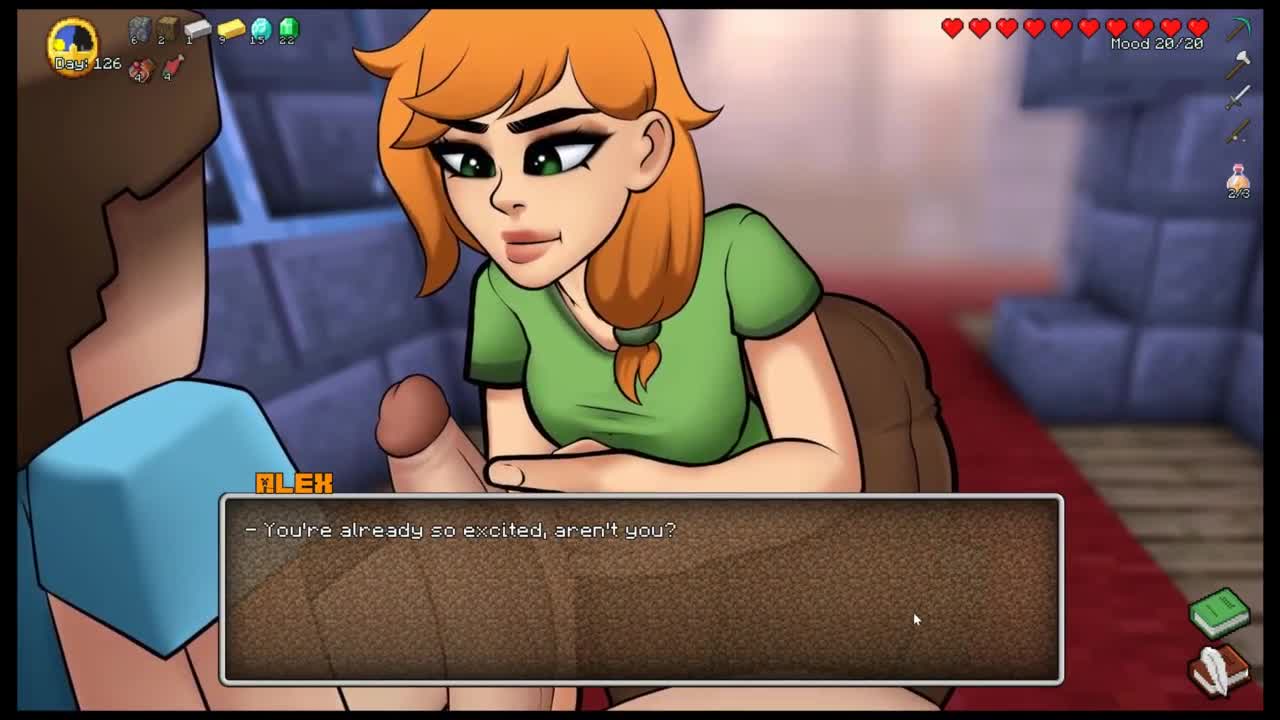Image resolution: width=1280 pixels, height=720 pixels.
Task: Select the iron sword icon
Action: pos(1239,97)
